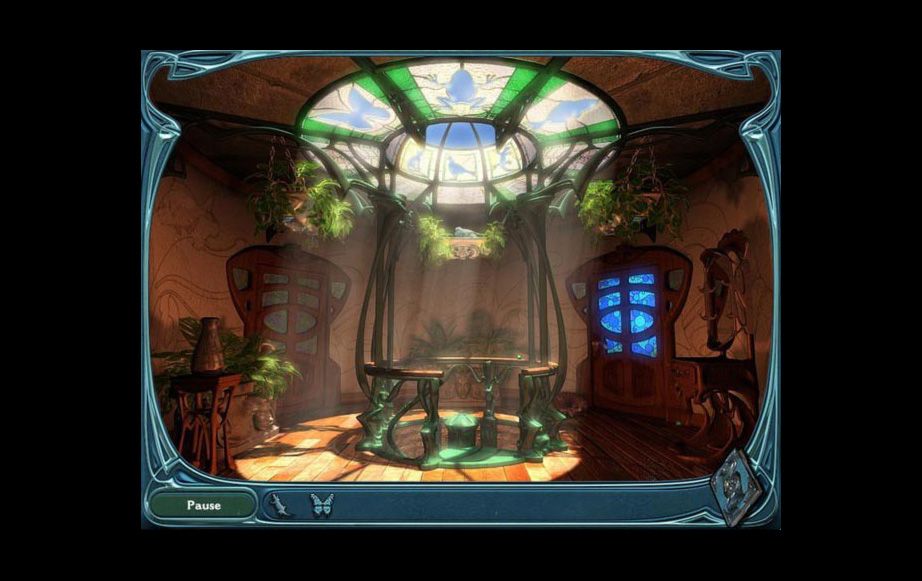Select the lizard item in the inventory
The image size is (922, 581).
(x=279, y=506)
